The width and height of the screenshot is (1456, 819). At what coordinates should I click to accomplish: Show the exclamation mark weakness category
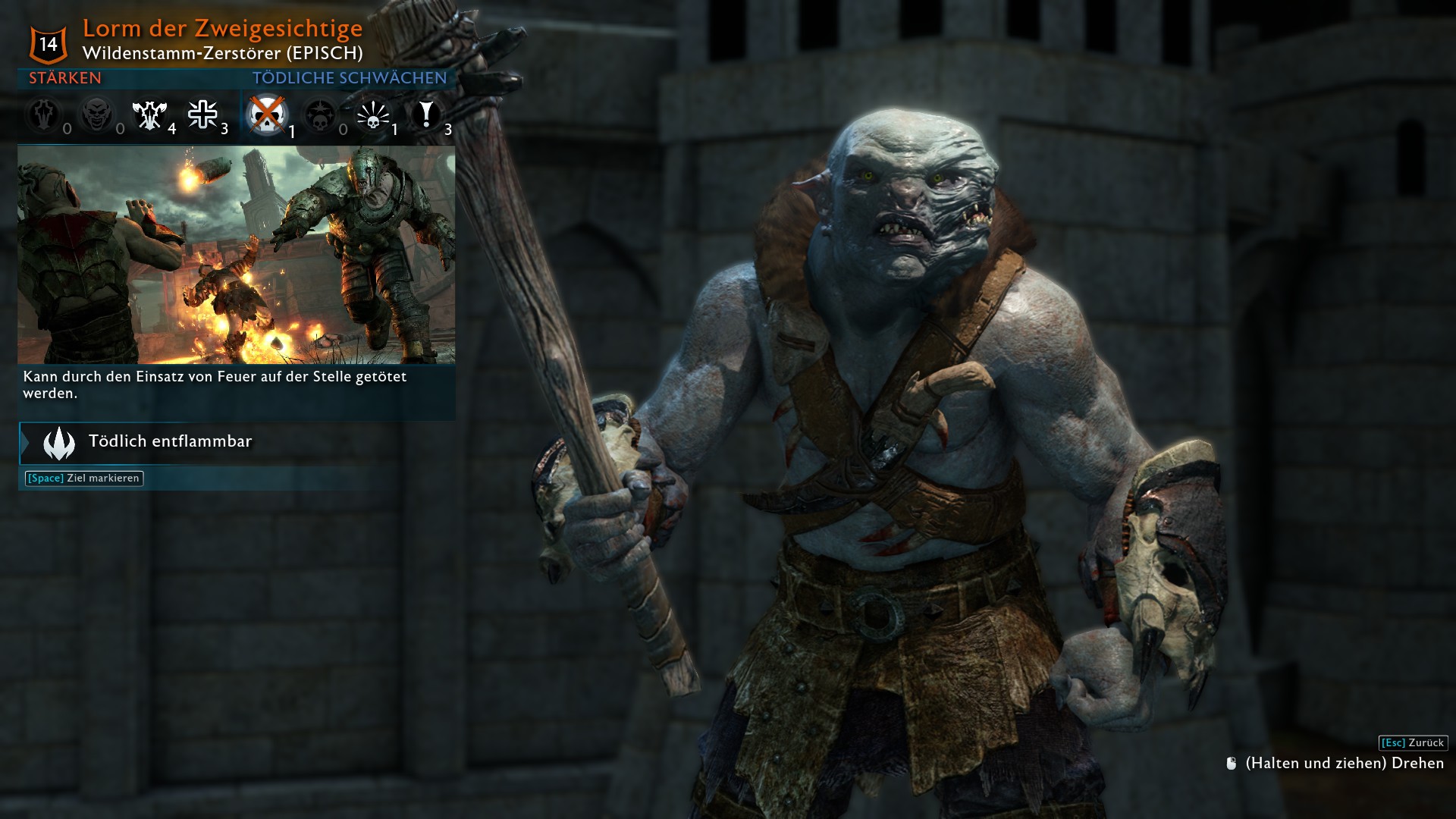426,115
